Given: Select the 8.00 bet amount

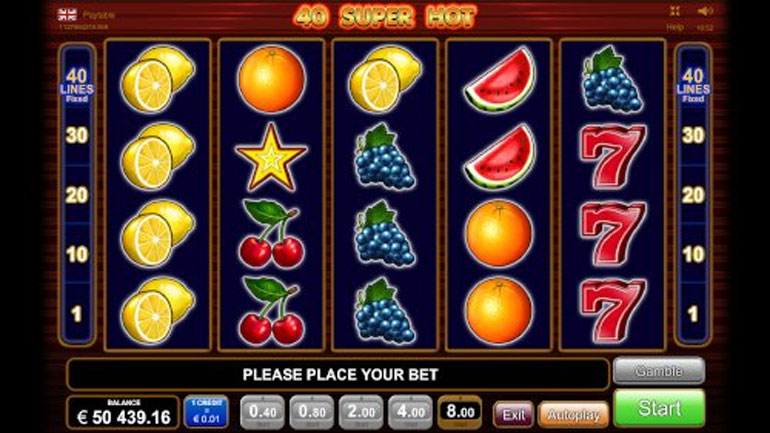Looking at the screenshot, I should [x=460, y=411].
